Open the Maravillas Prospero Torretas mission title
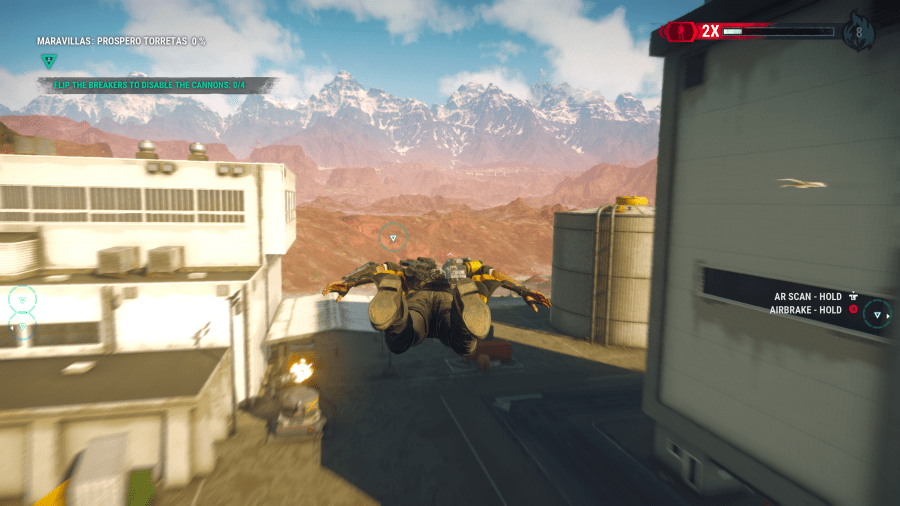 point(122,41)
